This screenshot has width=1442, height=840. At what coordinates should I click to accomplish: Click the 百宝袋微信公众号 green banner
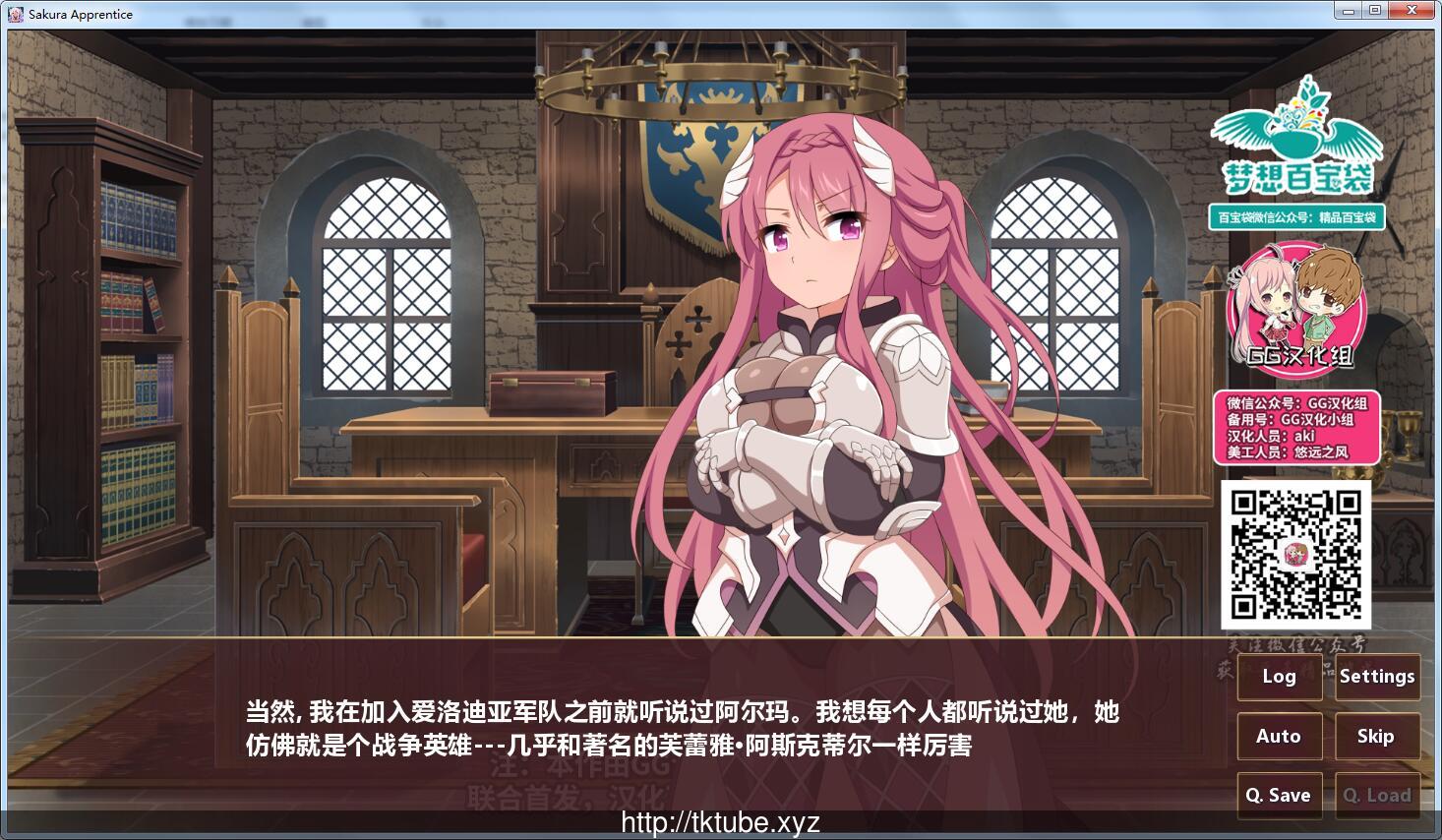coord(1296,217)
